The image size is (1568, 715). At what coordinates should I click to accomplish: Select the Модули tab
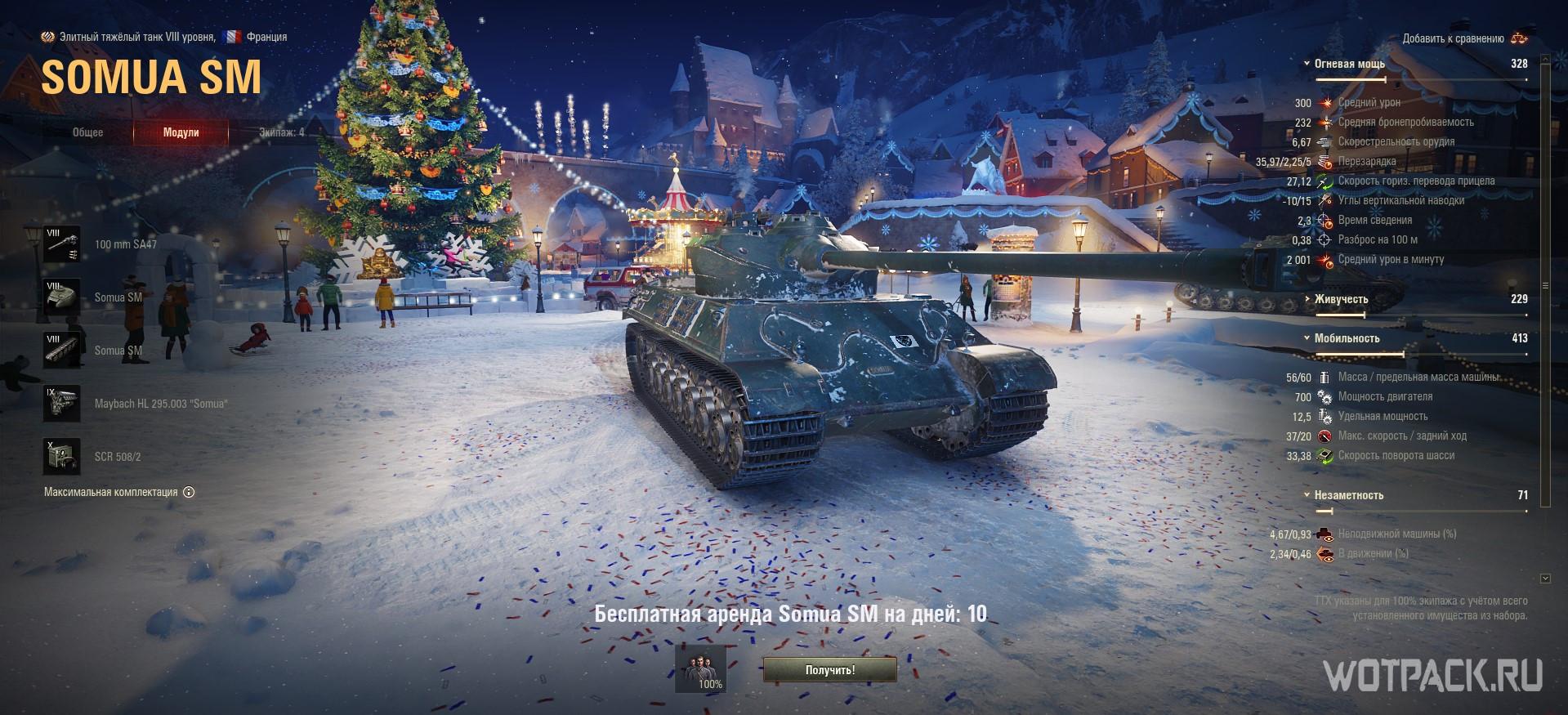[181, 132]
